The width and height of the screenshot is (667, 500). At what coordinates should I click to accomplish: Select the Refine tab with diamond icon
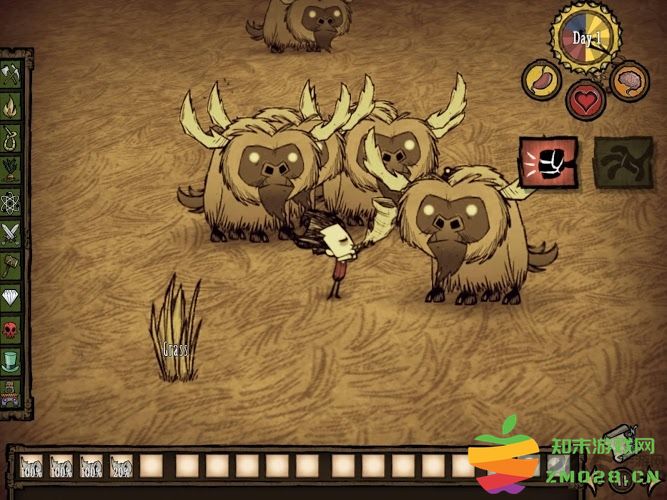click(13, 297)
